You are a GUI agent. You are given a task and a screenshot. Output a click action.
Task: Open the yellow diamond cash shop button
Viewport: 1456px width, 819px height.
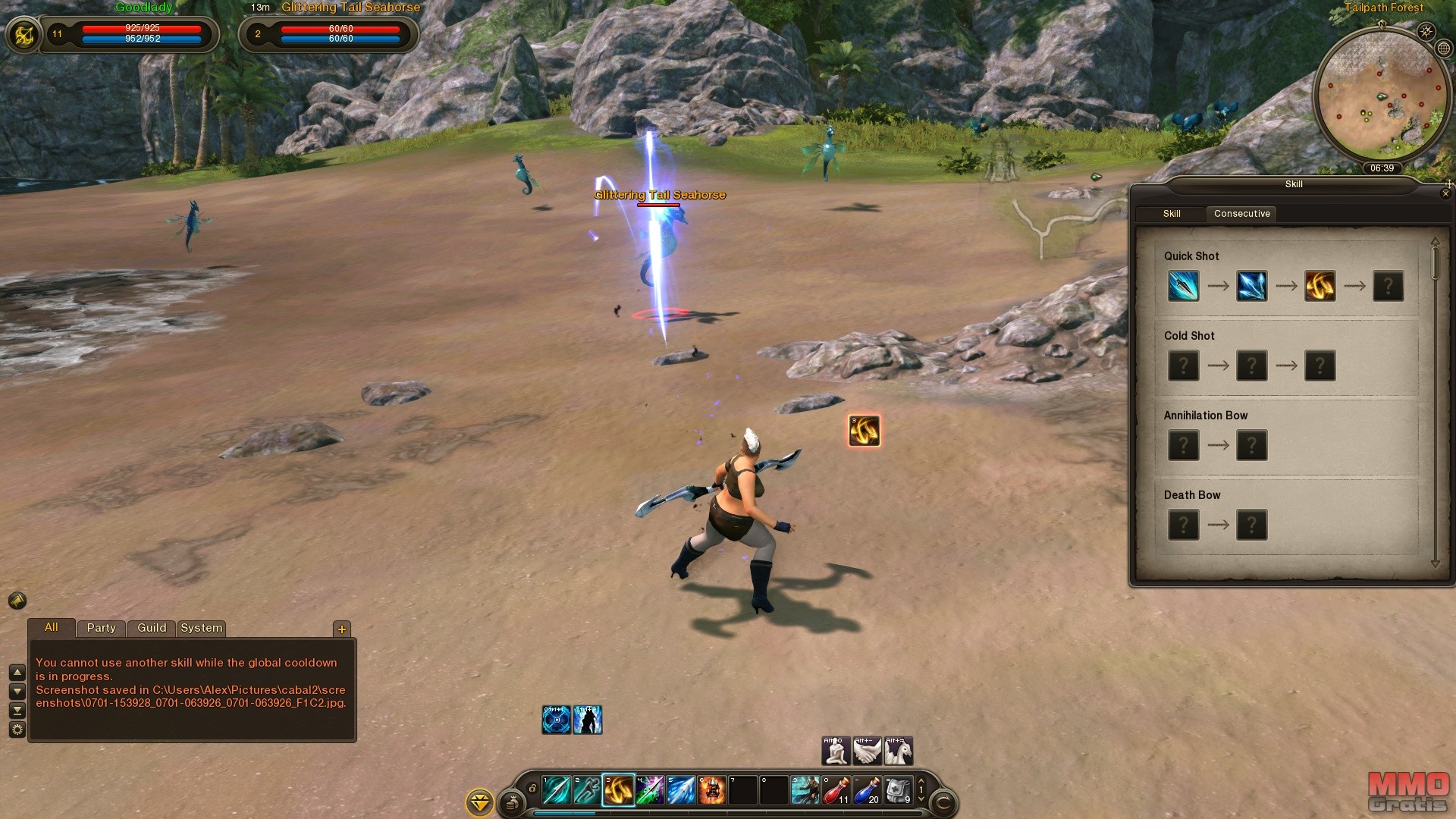(x=480, y=802)
